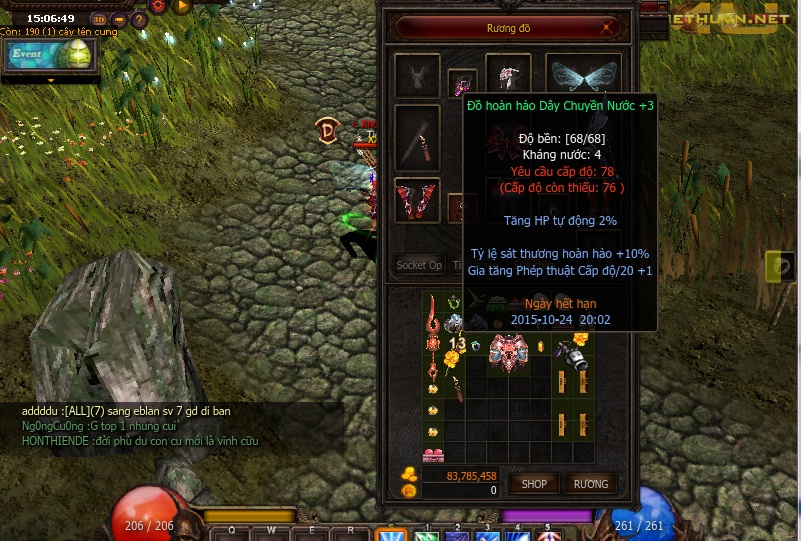Activate skill slot number 1 on hotbar
The height and width of the screenshot is (541, 801).
point(425,533)
